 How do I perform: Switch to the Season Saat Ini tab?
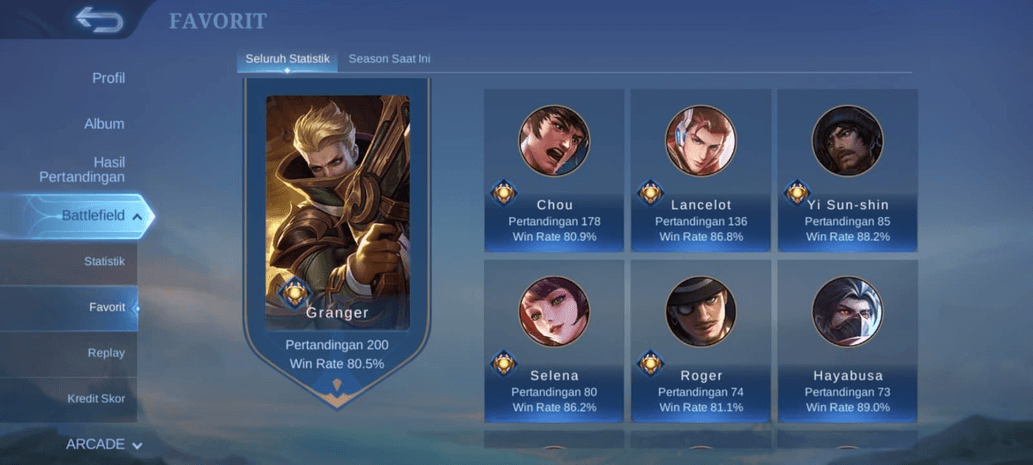pos(389,59)
